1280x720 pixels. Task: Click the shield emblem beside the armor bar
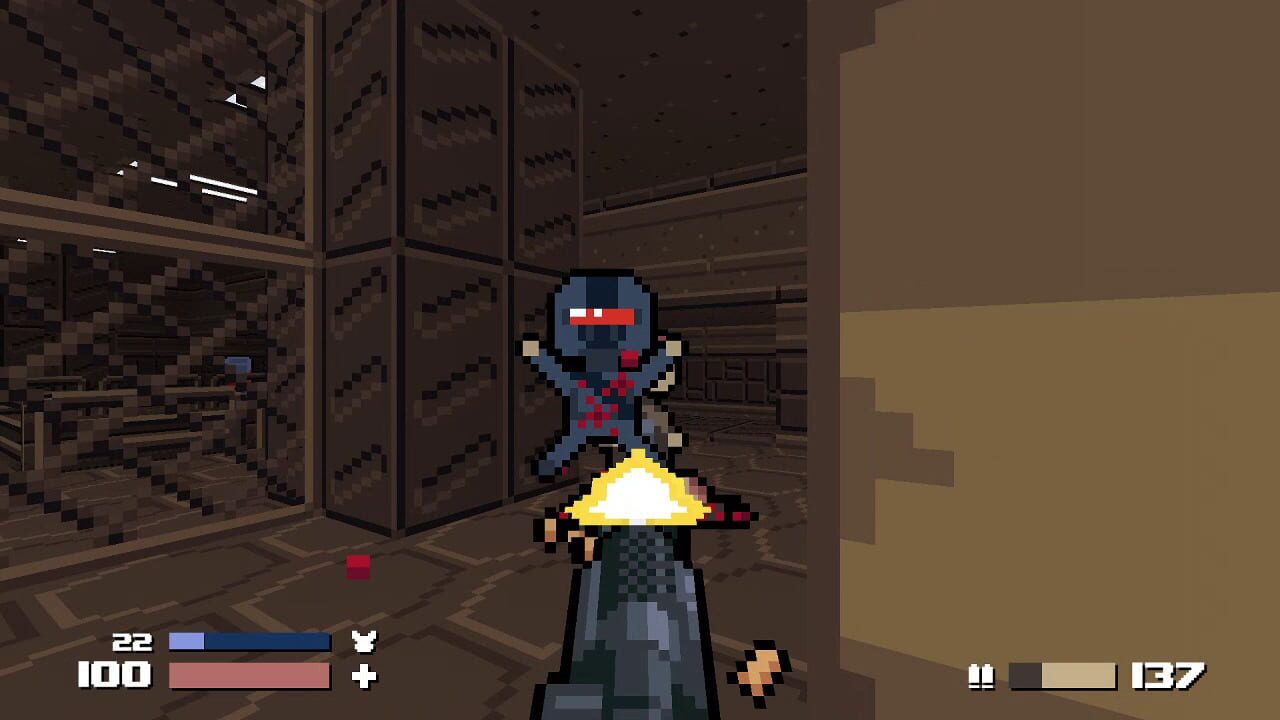point(366,641)
